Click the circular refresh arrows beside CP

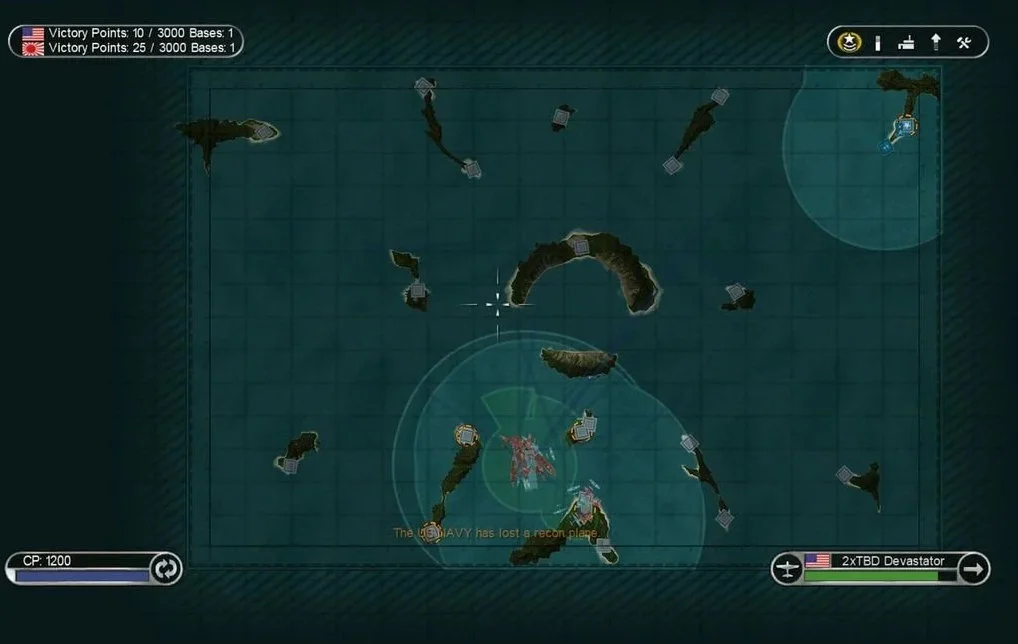[165, 569]
